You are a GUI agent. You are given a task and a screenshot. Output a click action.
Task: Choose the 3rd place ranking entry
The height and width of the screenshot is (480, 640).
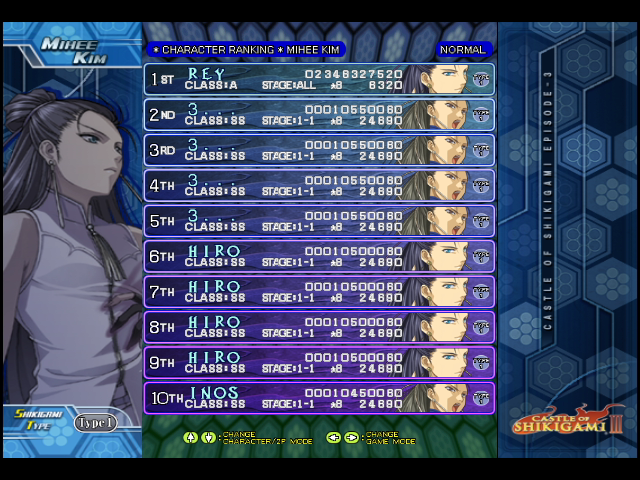pyautogui.click(x=319, y=150)
